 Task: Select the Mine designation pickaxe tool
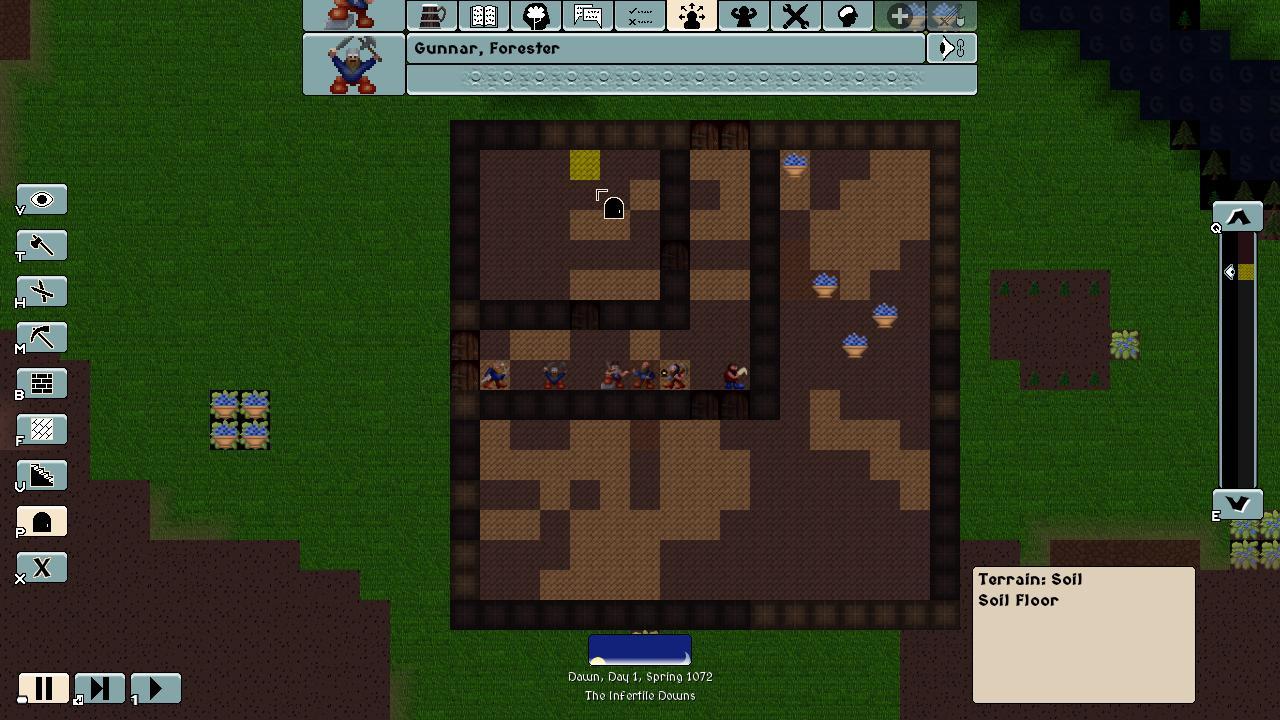pos(41,337)
